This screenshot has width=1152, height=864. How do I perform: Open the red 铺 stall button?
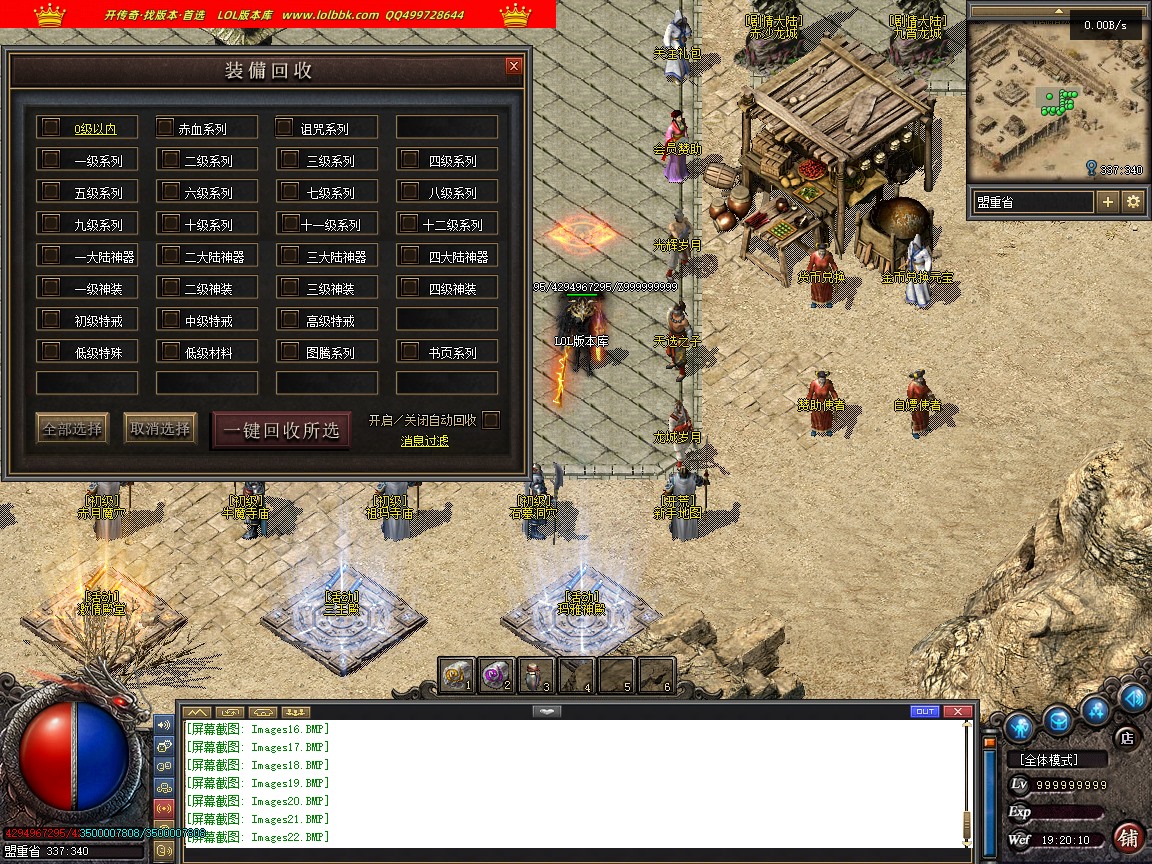pyautogui.click(x=1129, y=837)
